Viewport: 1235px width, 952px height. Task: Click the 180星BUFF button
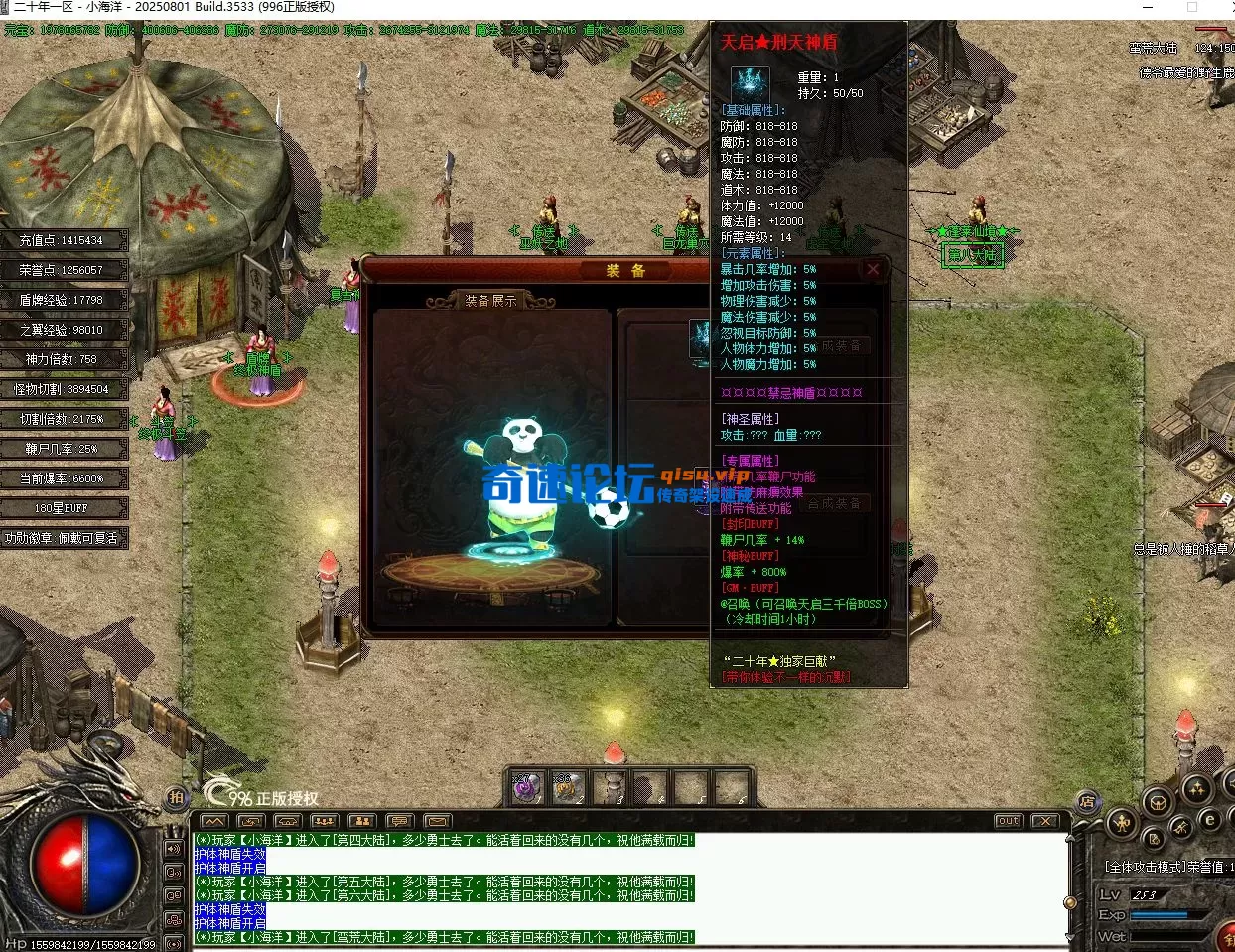point(63,508)
